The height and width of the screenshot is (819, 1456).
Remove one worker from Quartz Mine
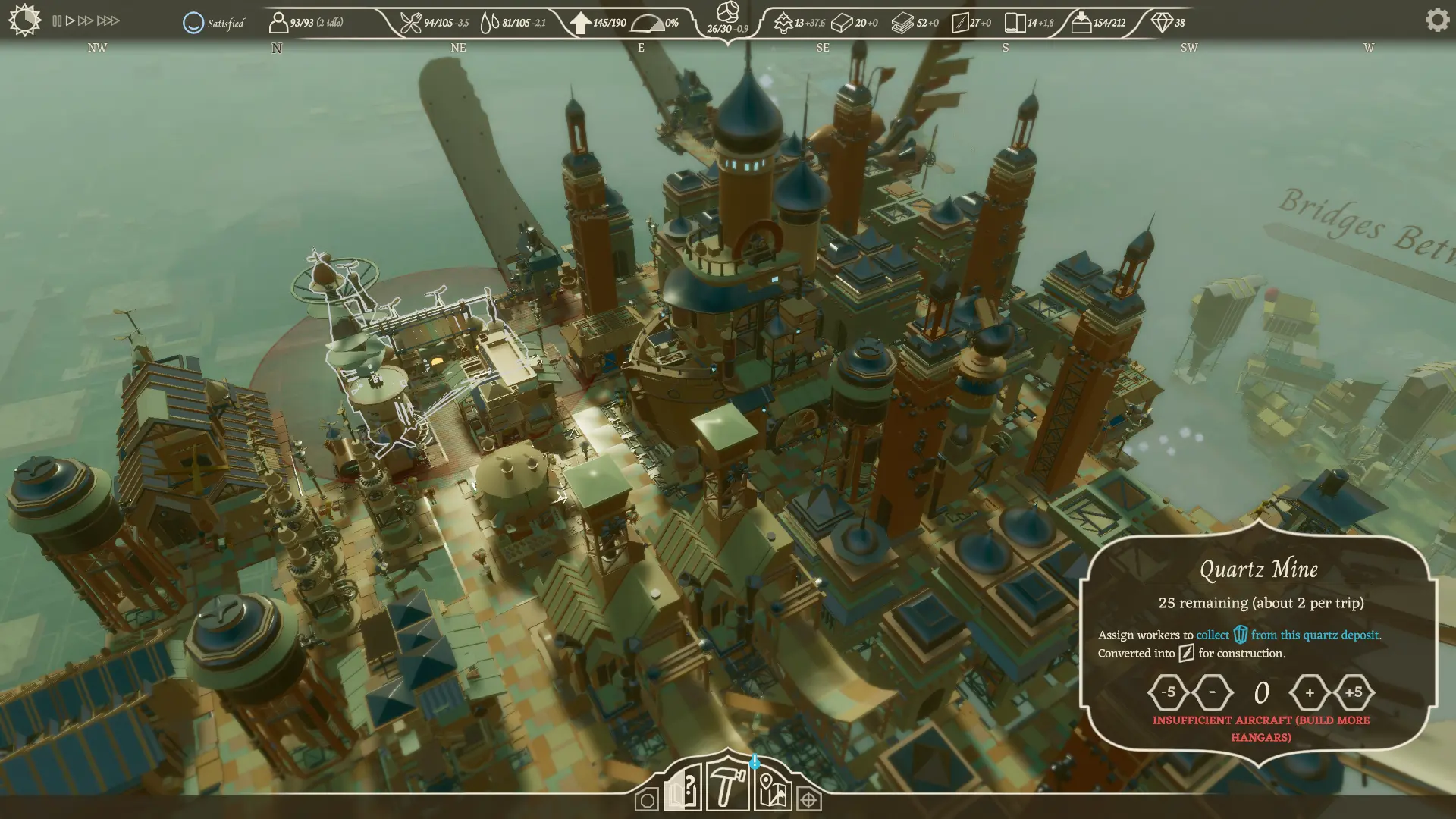(x=1212, y=692)
